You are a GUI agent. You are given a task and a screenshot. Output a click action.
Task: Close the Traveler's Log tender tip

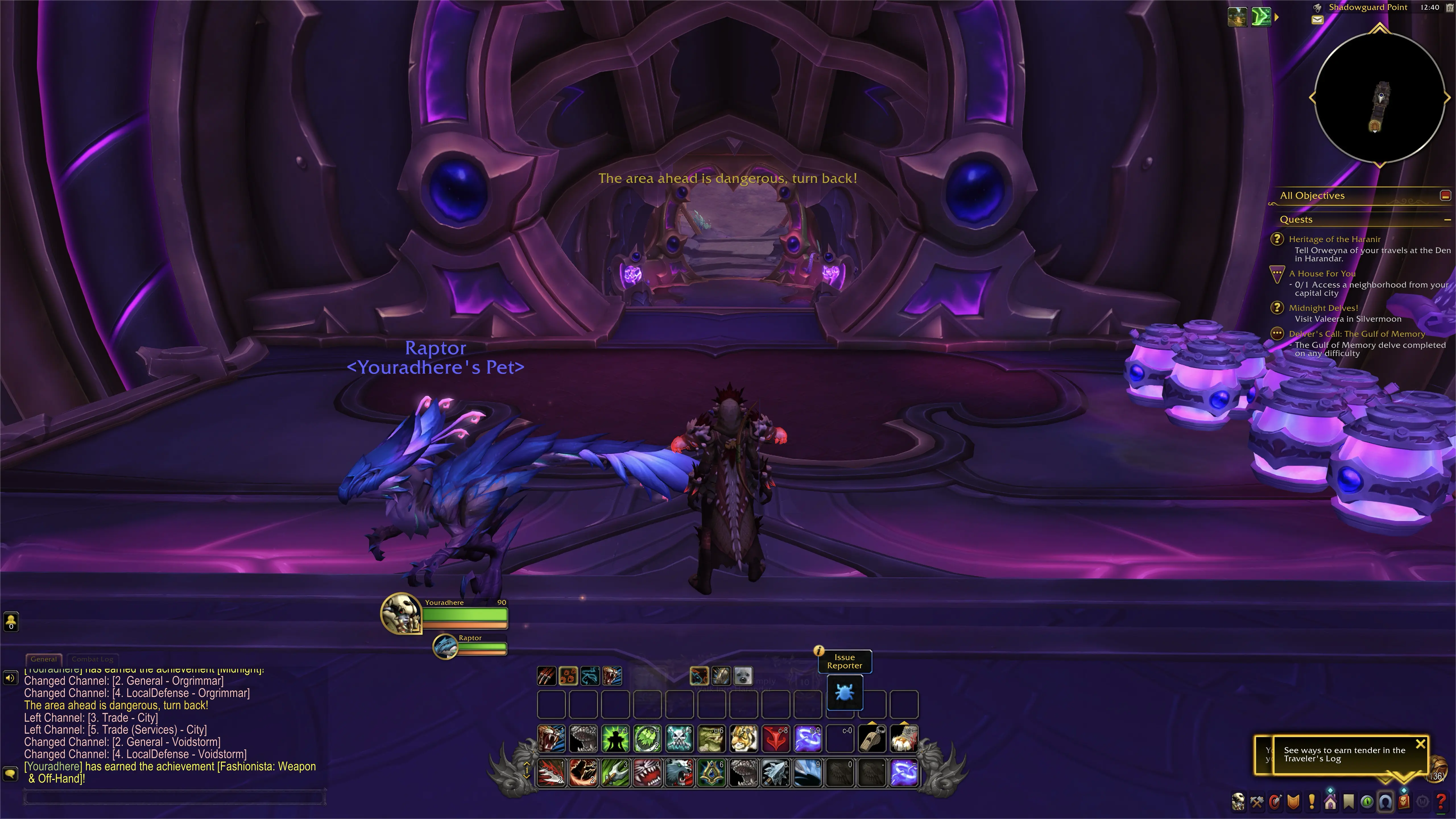click(x=1420, y=744)
